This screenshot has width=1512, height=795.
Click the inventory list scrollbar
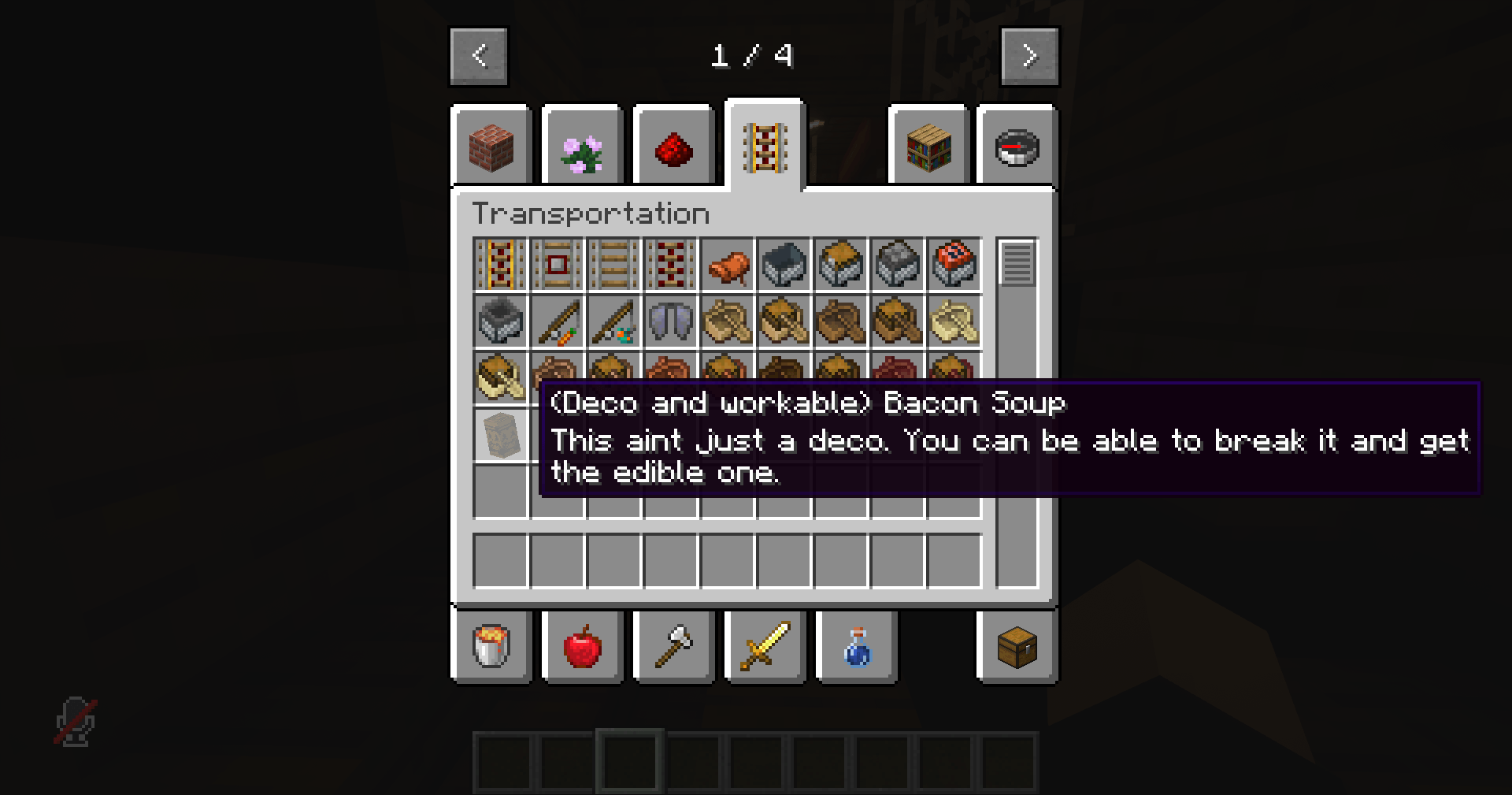tap(1016, 266)
